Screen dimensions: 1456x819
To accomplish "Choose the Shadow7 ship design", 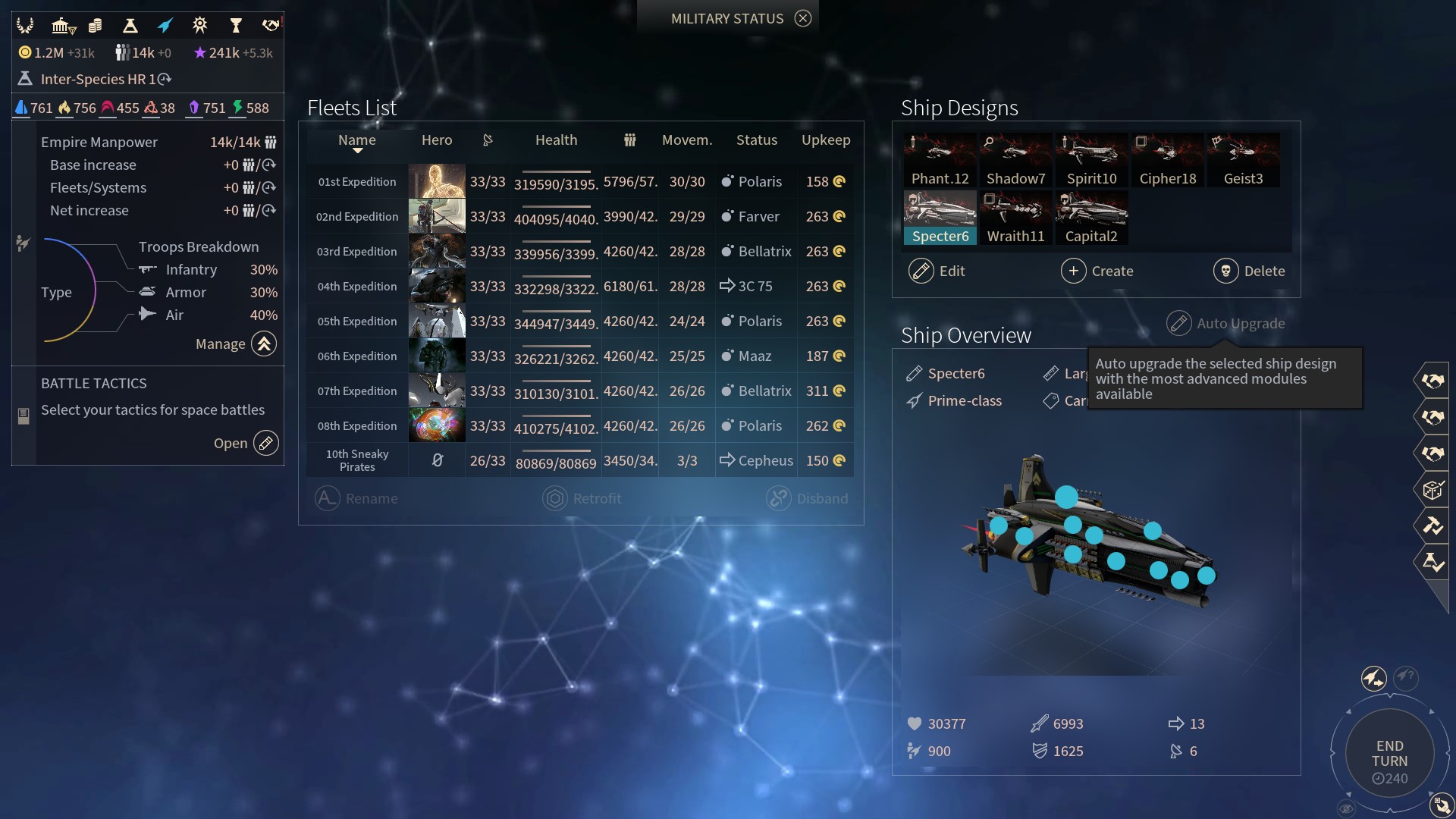I will click(1015, 161).
